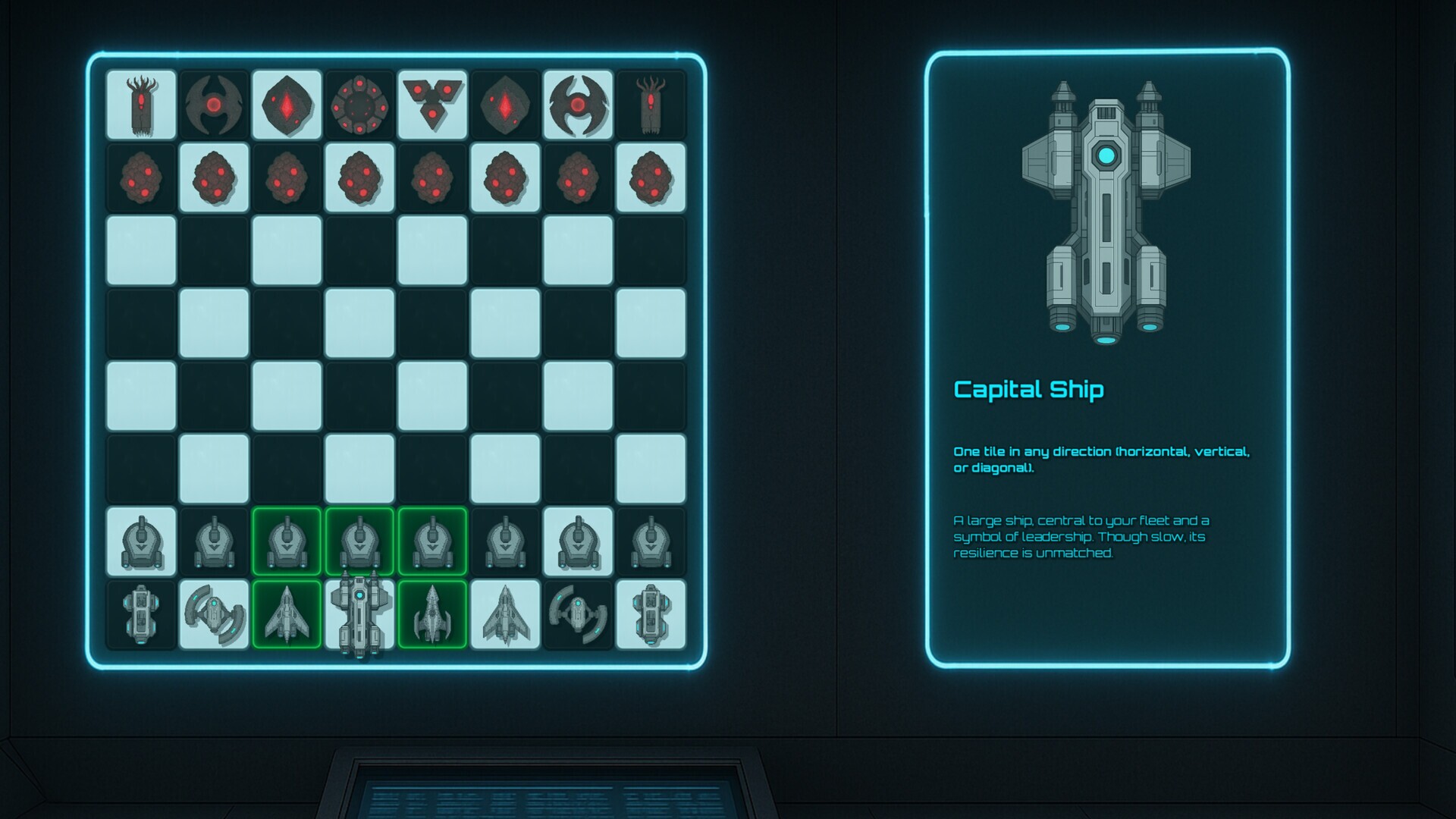1456x819 pixels.
Task: Choose the green-highlighted turret directly above the Capital Ship
Action: pos(359,541)
